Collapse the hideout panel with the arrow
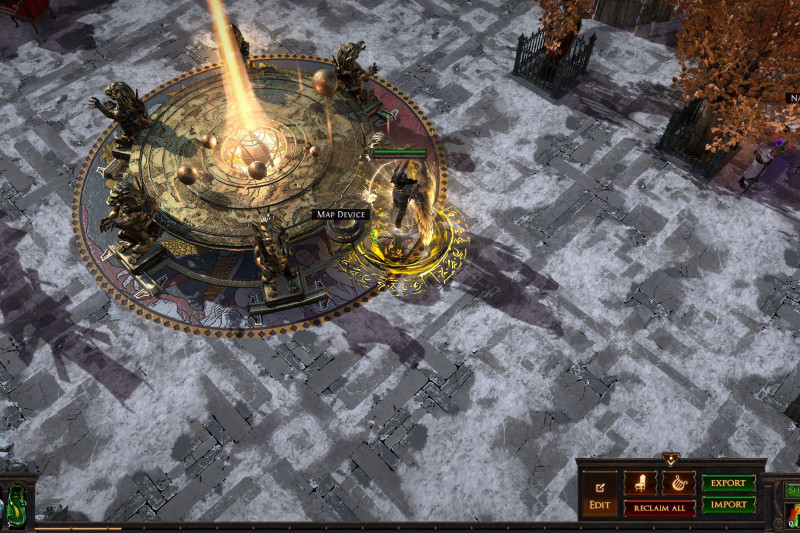The width and height of the screenshot is (800, 533). [670, 460]
